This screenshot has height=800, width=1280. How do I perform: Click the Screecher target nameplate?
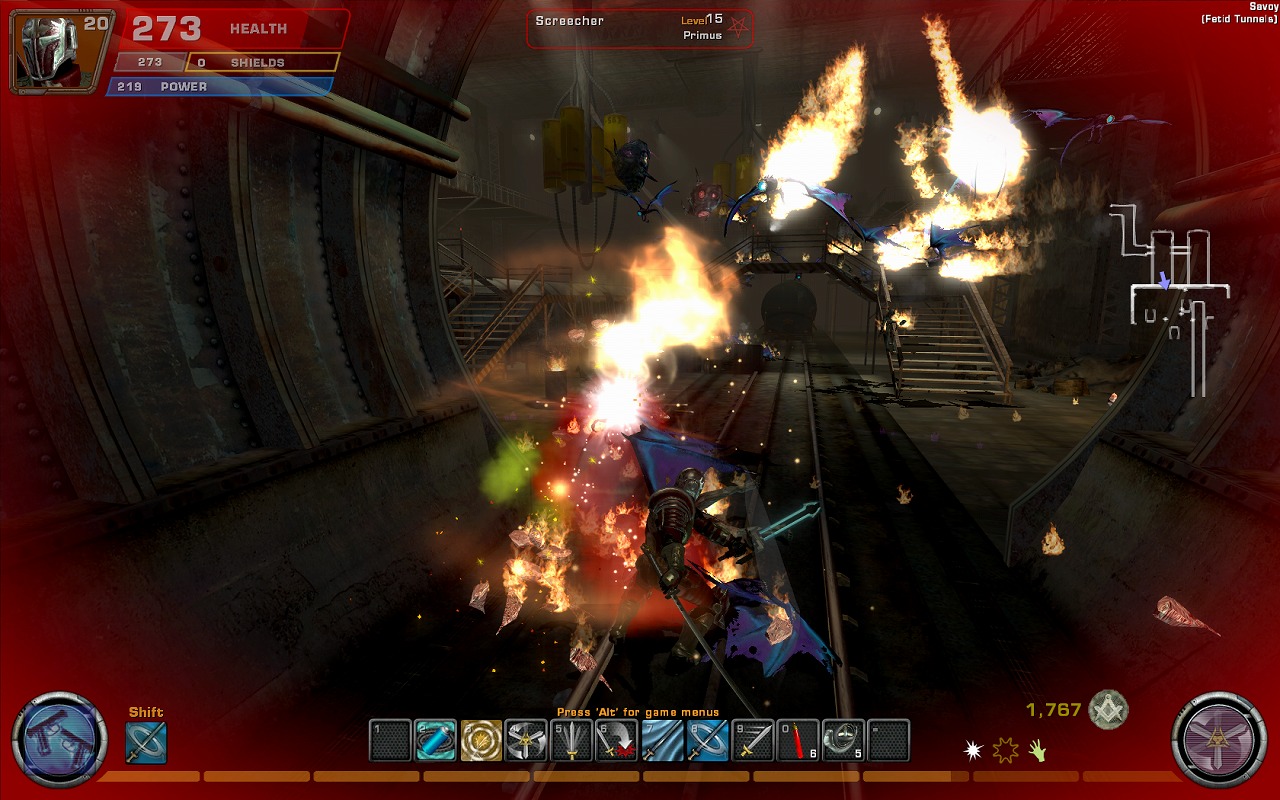point(640,28)
